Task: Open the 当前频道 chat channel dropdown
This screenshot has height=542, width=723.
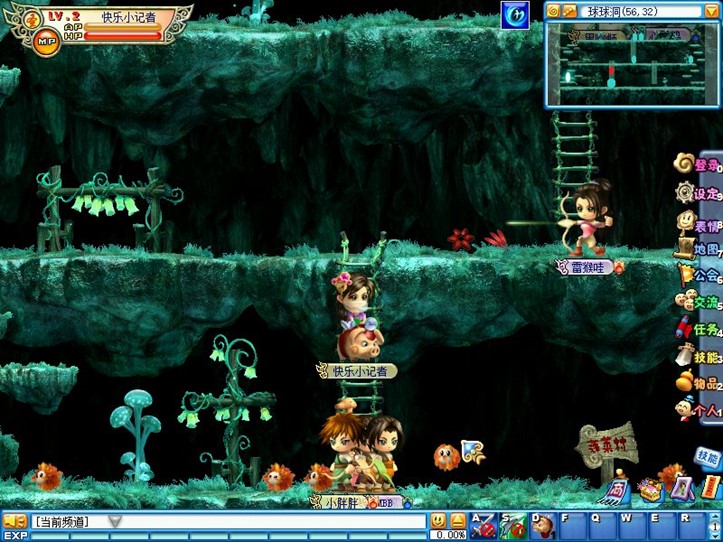Action: click(x=115, y=521)
